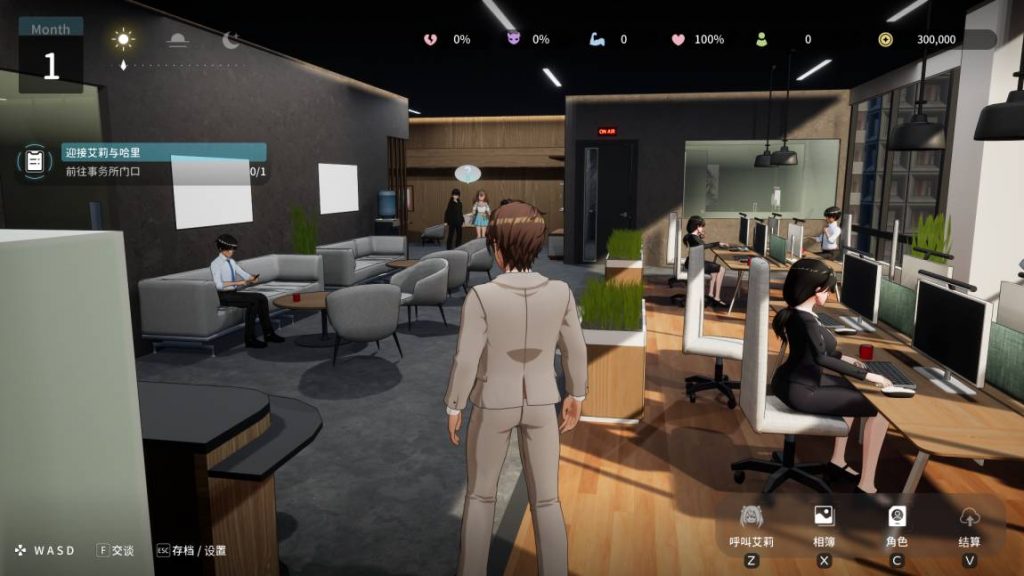Click the quest clipboard icon
The width and height of the screenshot is (1024, 576).
35,162
